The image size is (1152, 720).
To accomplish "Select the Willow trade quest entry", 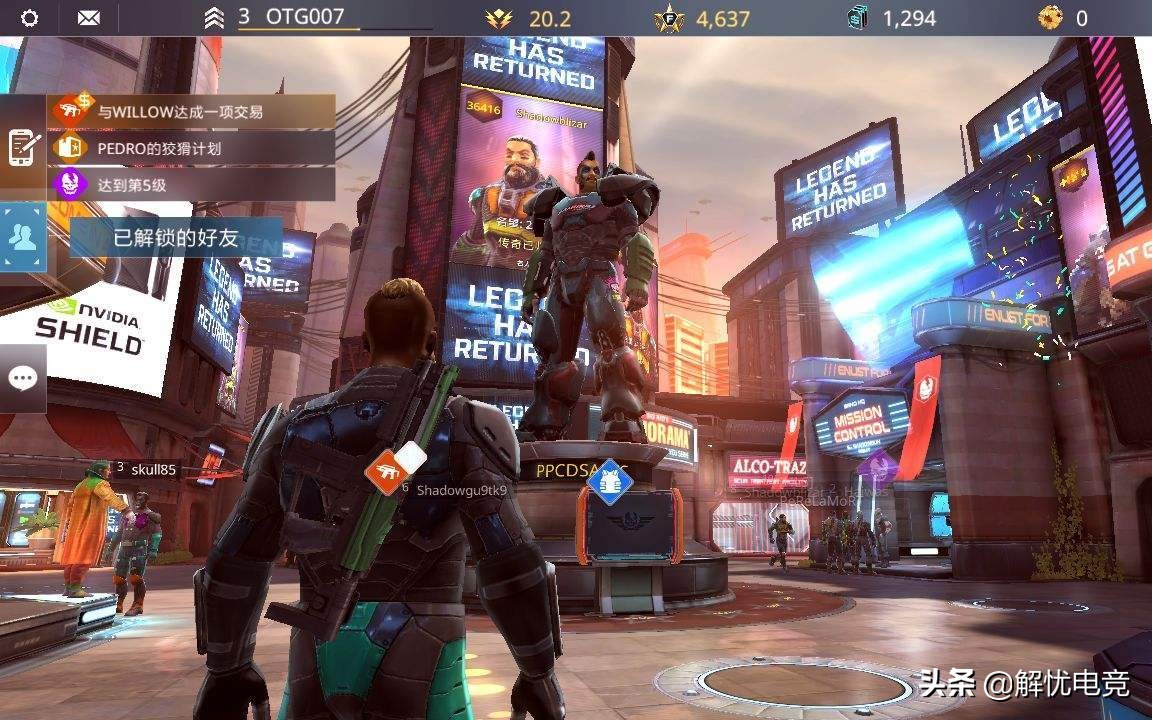I will point(192,112).
